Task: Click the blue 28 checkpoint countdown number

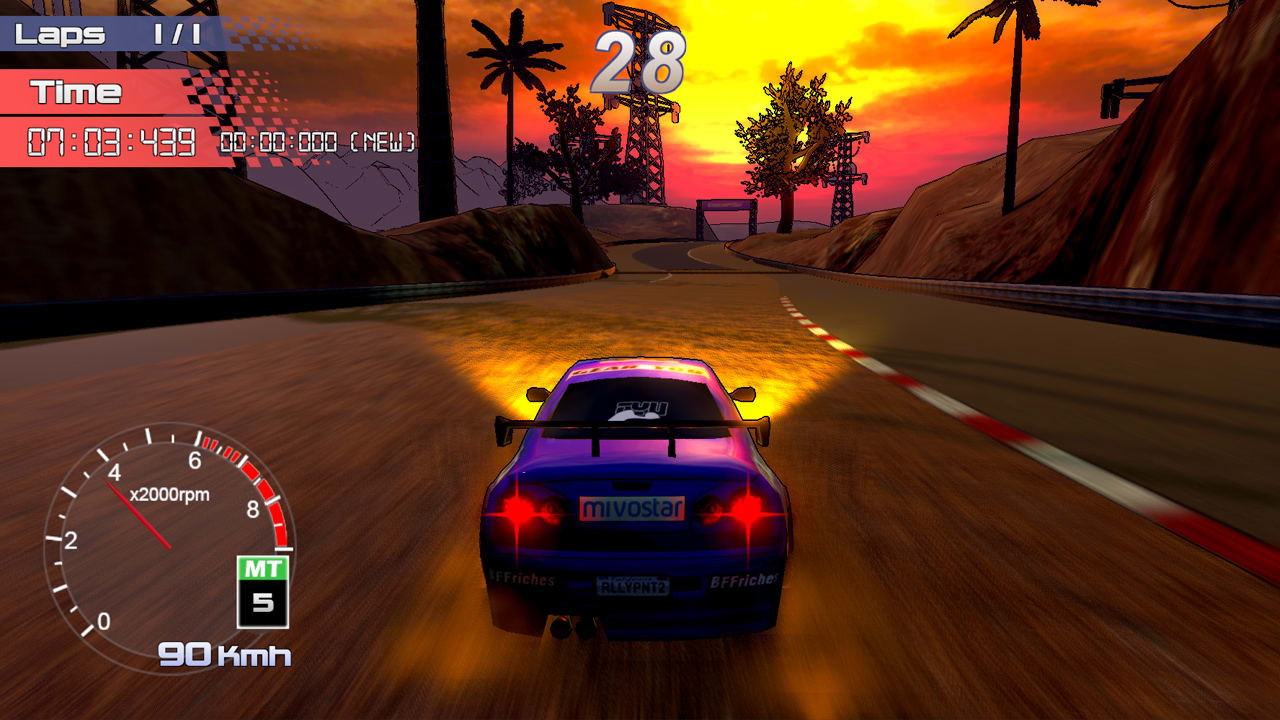Action: [640, 60]
